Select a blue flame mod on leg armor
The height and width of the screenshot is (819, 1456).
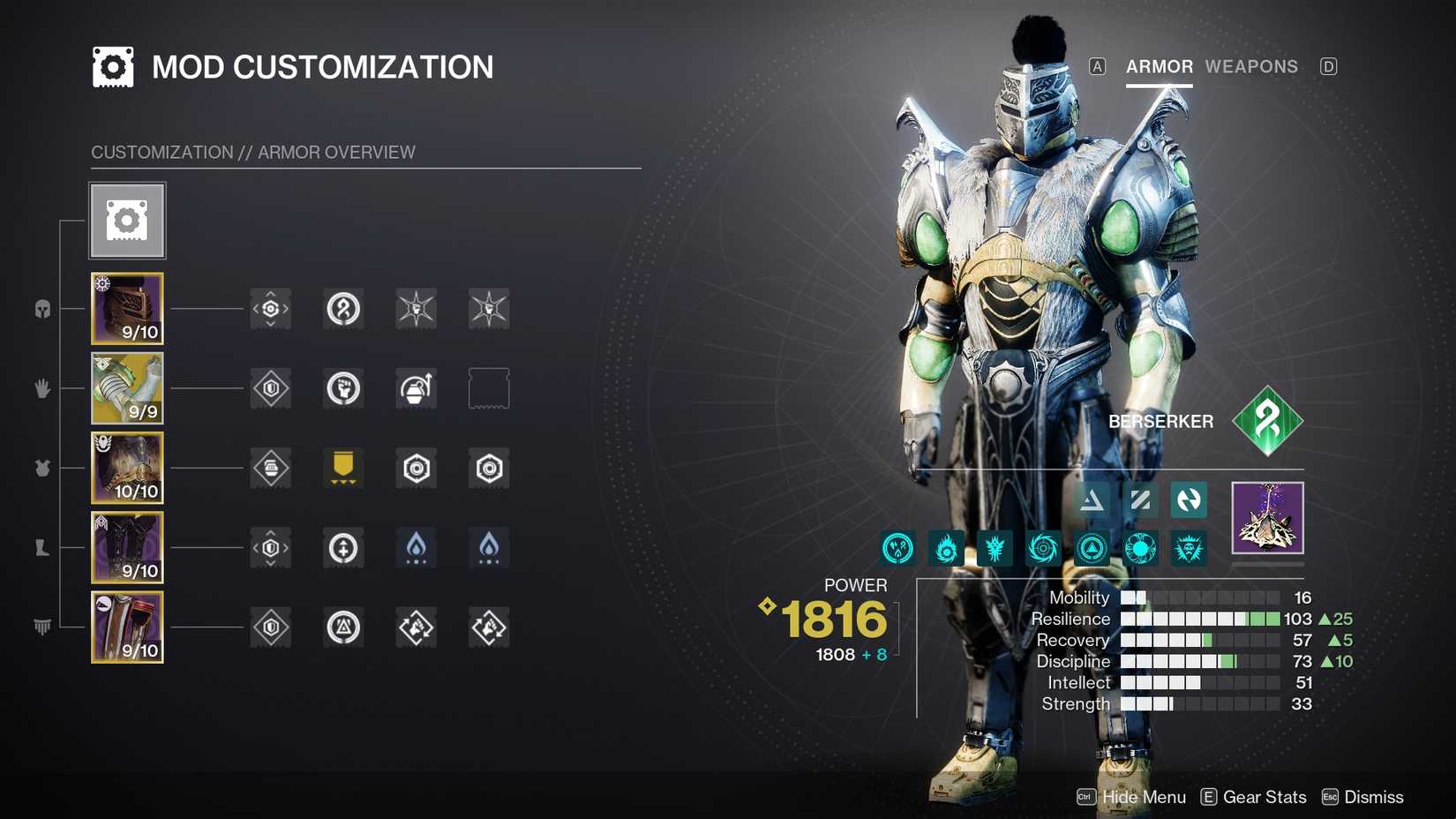point(416,547)
